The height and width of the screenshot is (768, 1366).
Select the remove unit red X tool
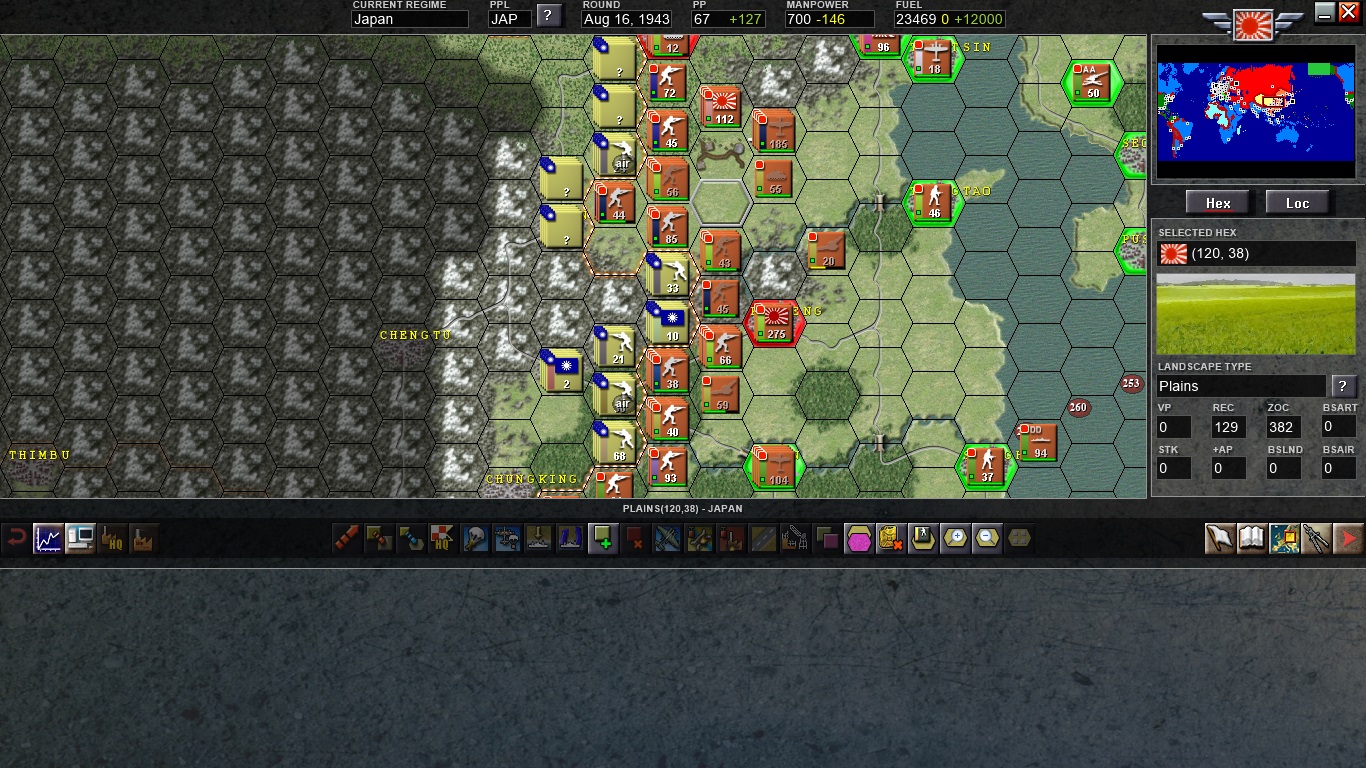coord(634,538)
